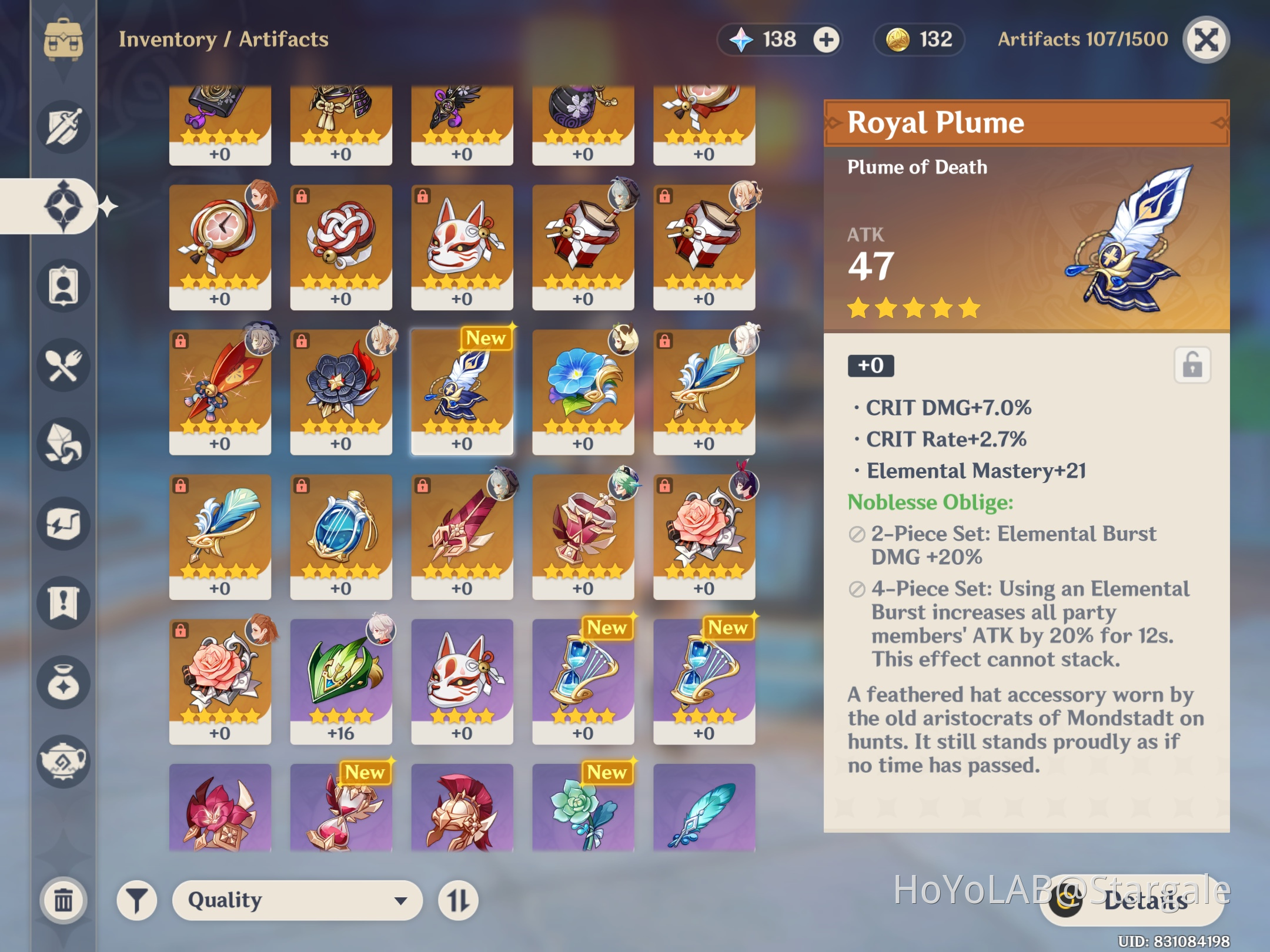Enter artifact destruction mode via trash icon
Image resolution: width=1270 pixels, height=952 pixels.
63,899
